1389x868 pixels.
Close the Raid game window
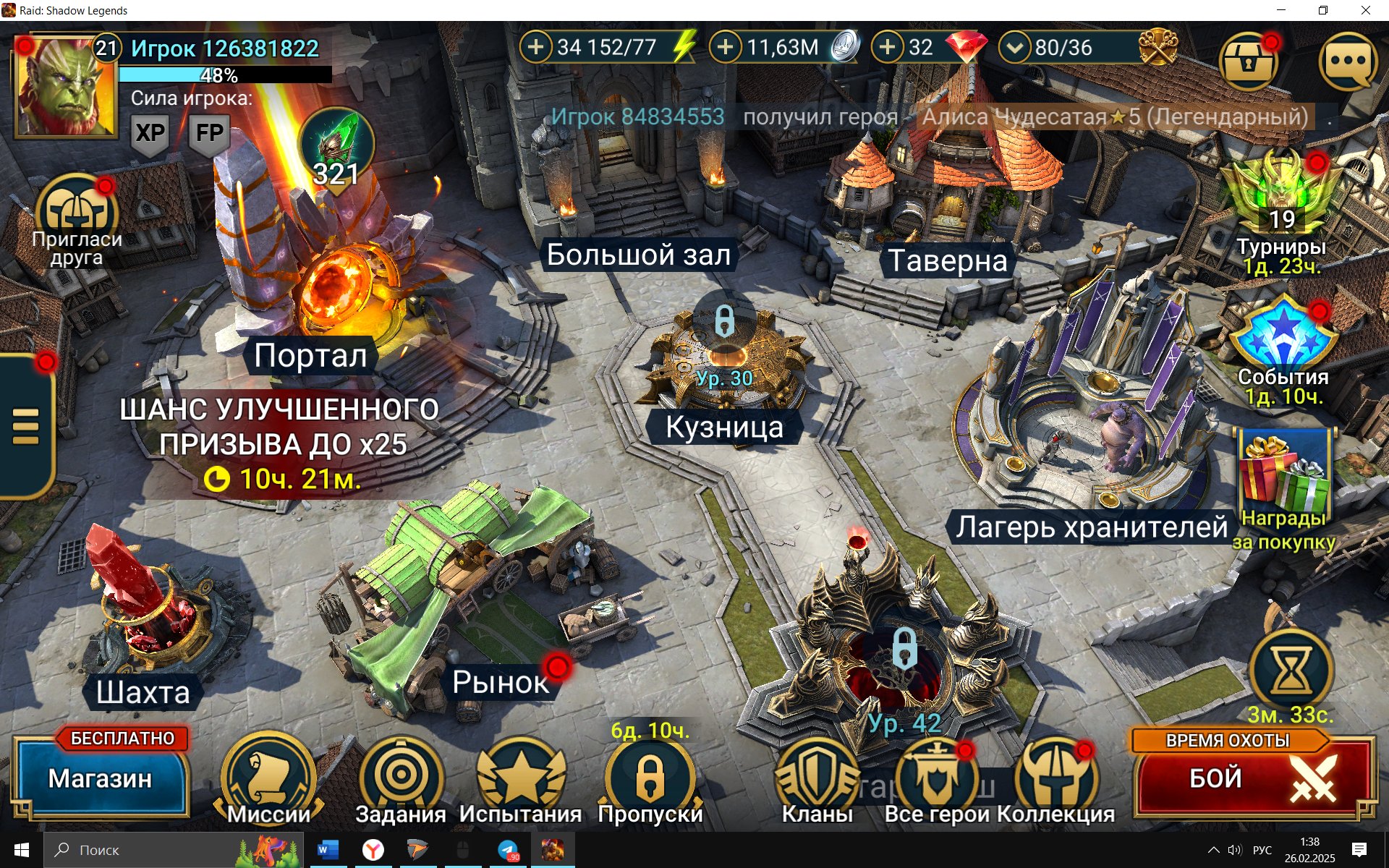[1366, 10]
